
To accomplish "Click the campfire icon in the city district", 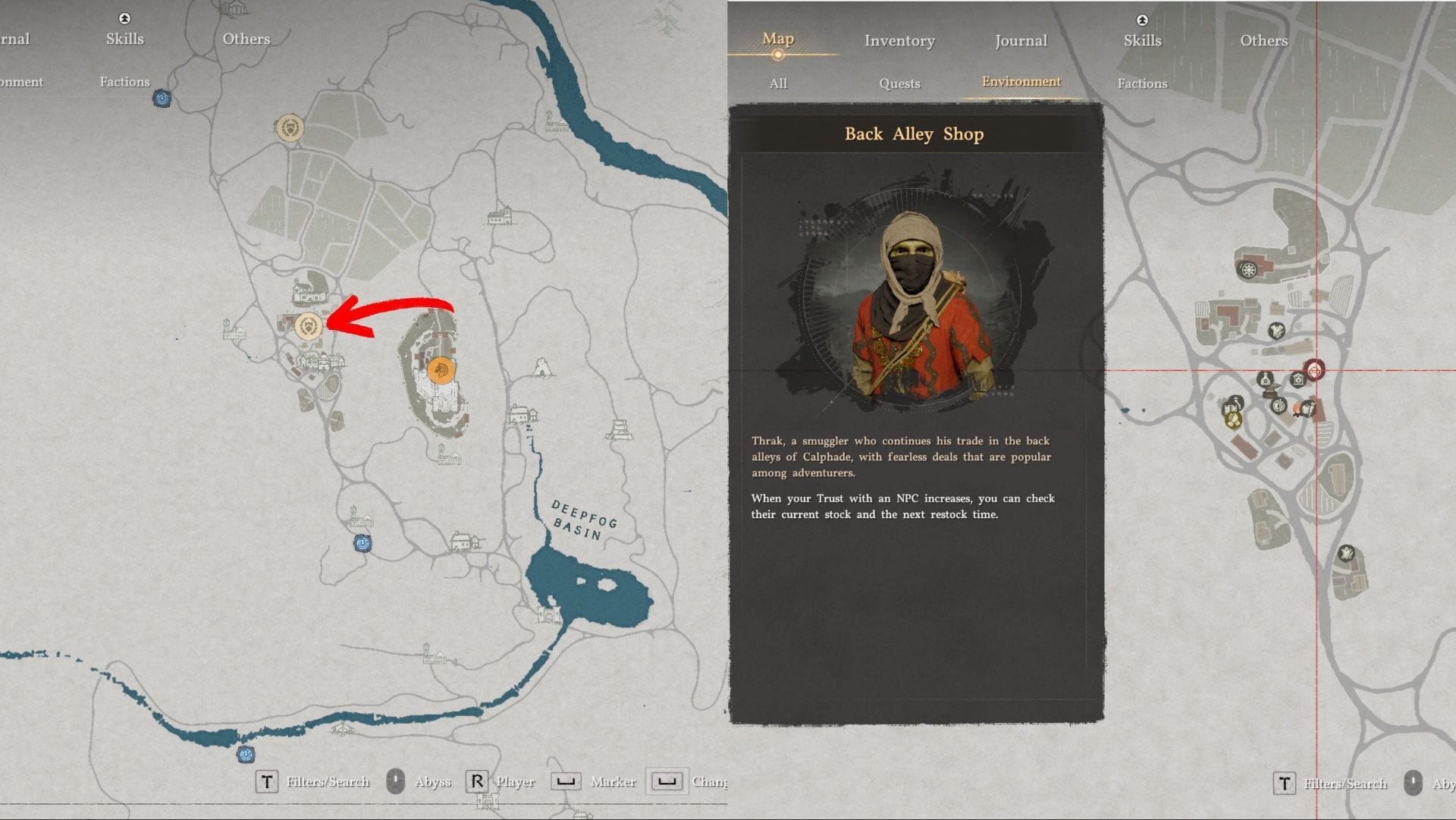I will (x=1297, y=408).
